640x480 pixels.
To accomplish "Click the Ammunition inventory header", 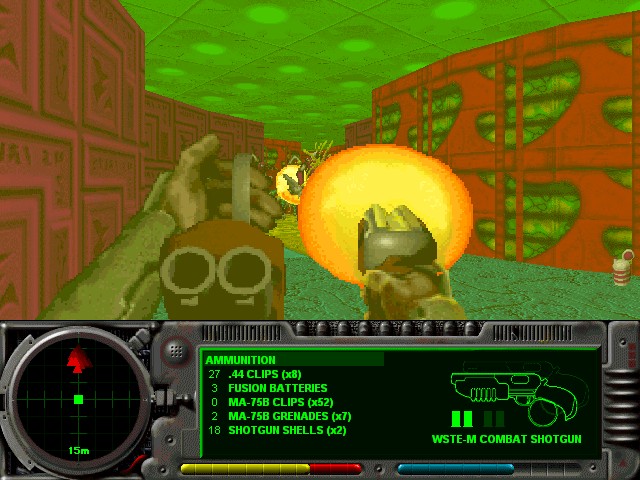I will [x=241, y=360].
